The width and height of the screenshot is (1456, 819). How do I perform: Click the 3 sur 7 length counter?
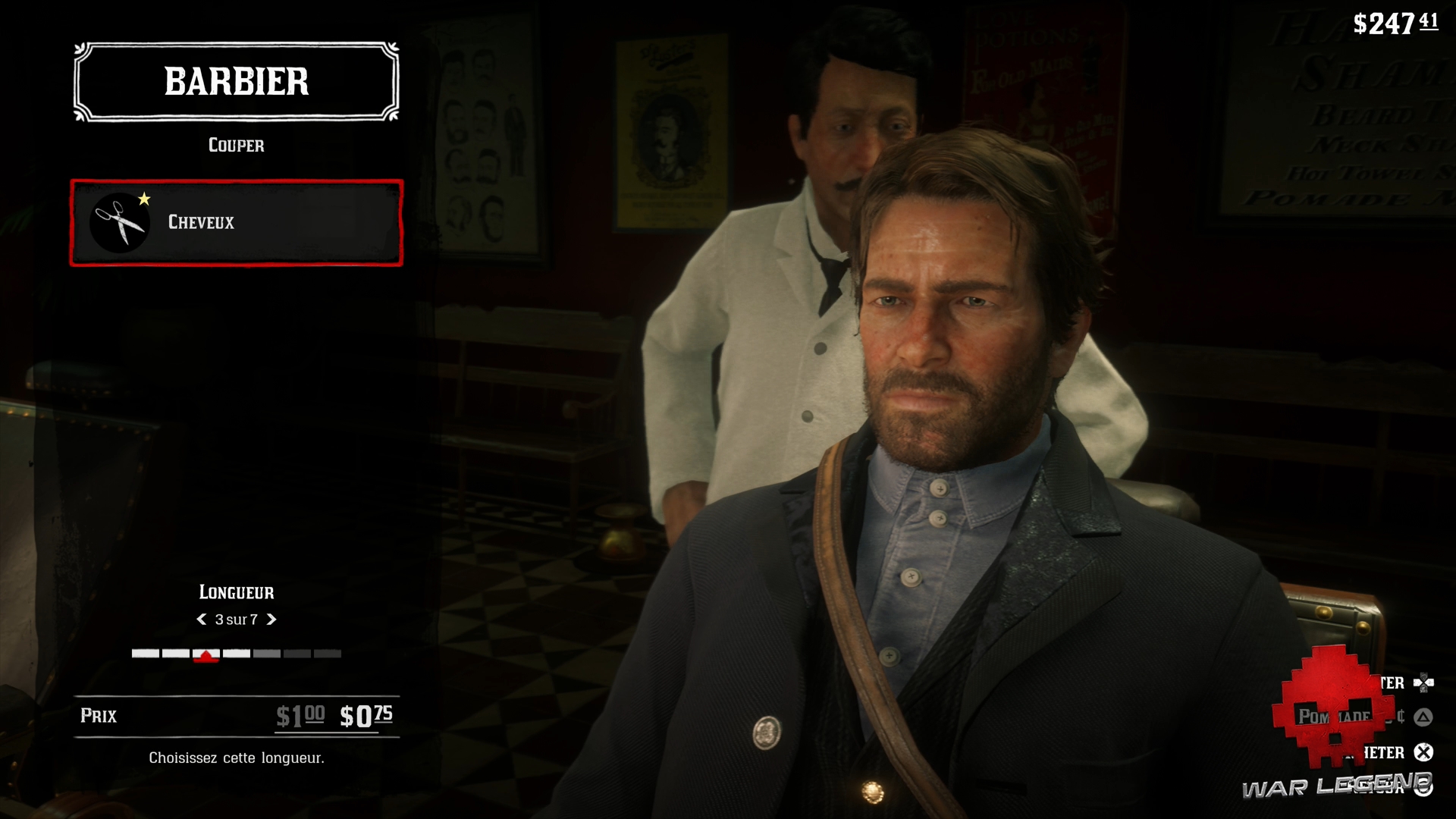(237, 620)
